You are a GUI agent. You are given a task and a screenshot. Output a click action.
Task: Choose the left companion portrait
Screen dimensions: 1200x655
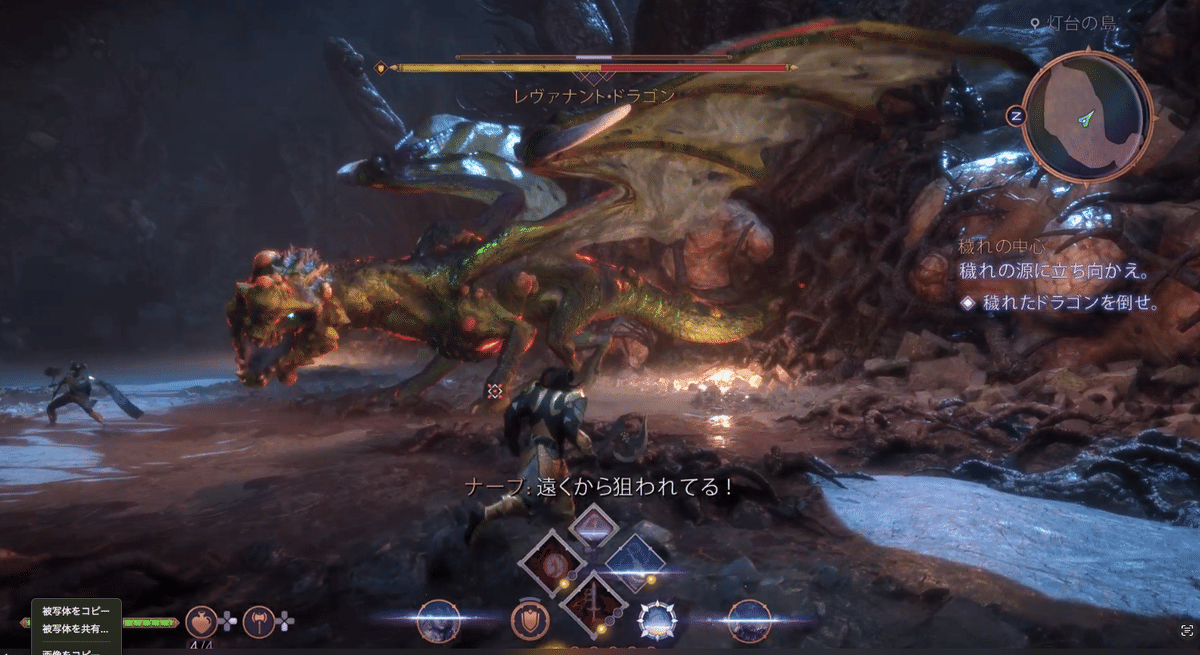point(439,621)
